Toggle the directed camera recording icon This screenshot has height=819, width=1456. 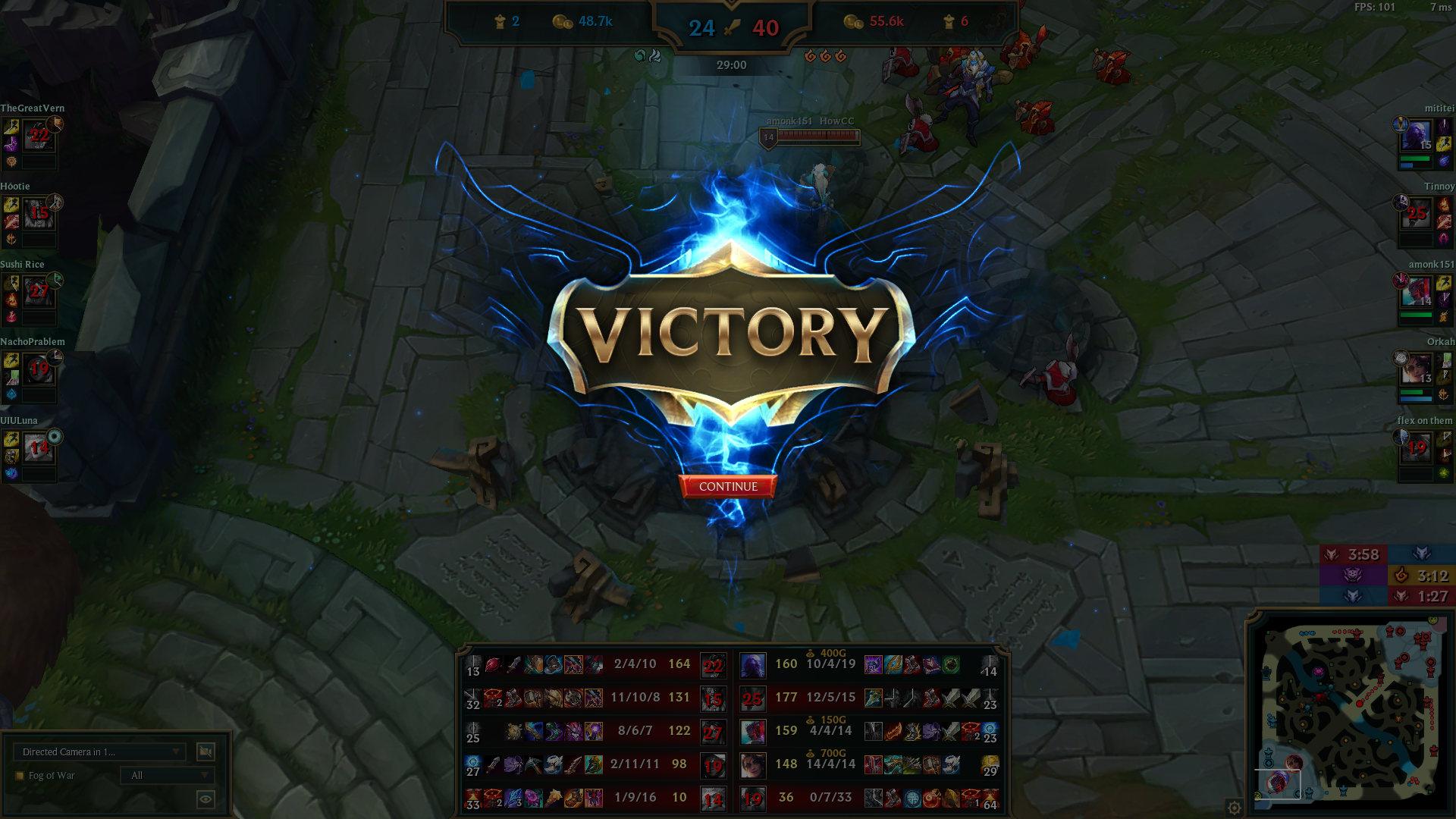(x=206, y=752)
